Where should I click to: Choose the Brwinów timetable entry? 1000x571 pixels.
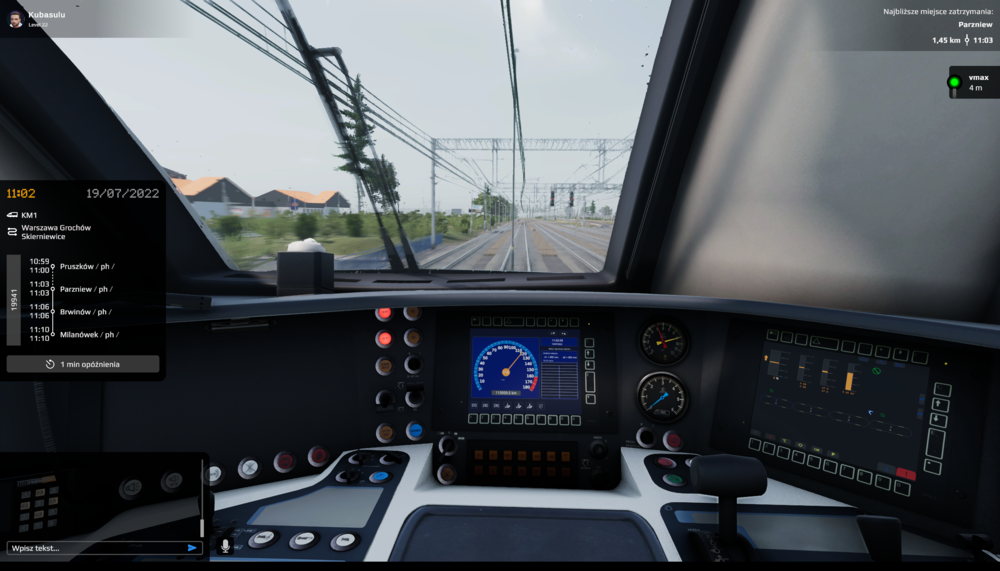(85, 312)
